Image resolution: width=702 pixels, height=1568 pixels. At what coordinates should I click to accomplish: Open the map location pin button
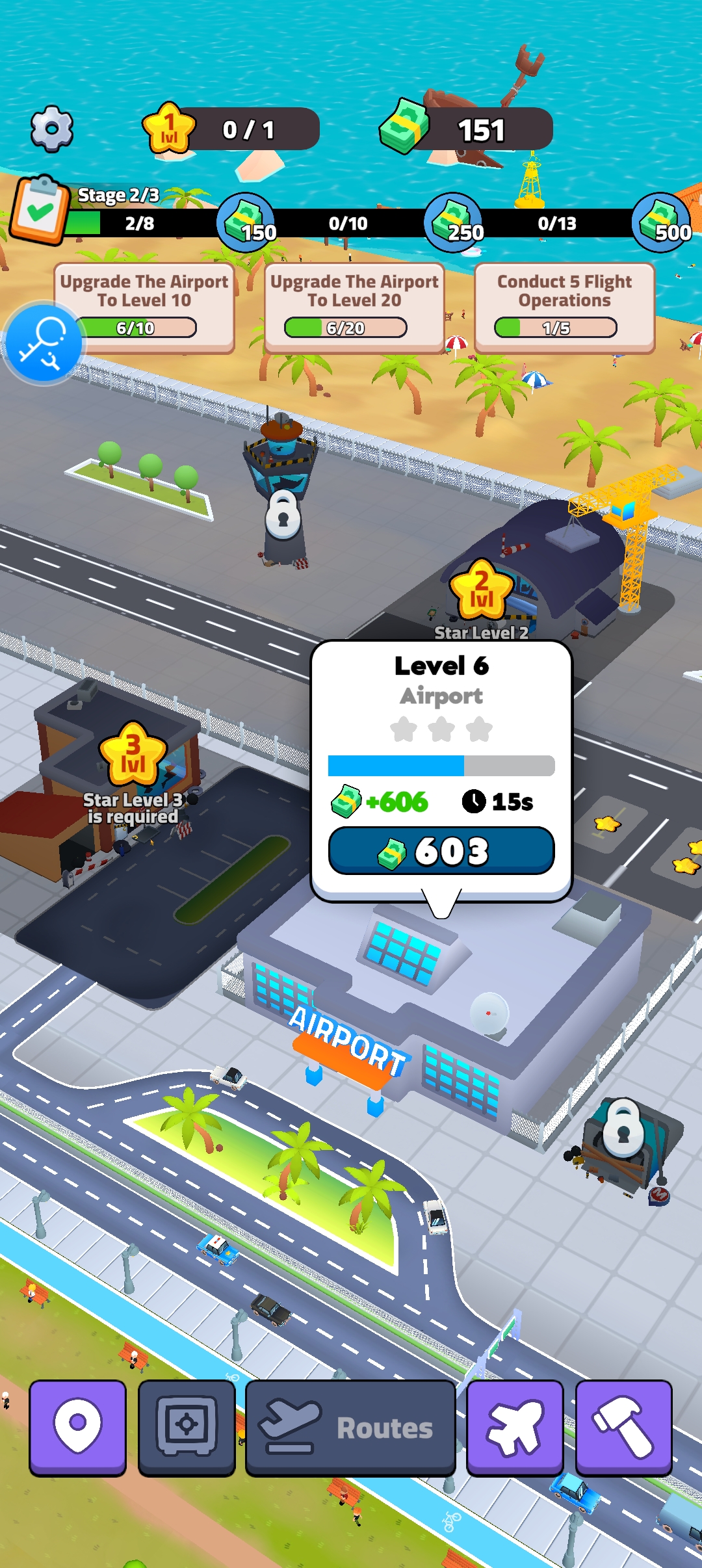click(x=77, y=1427)
